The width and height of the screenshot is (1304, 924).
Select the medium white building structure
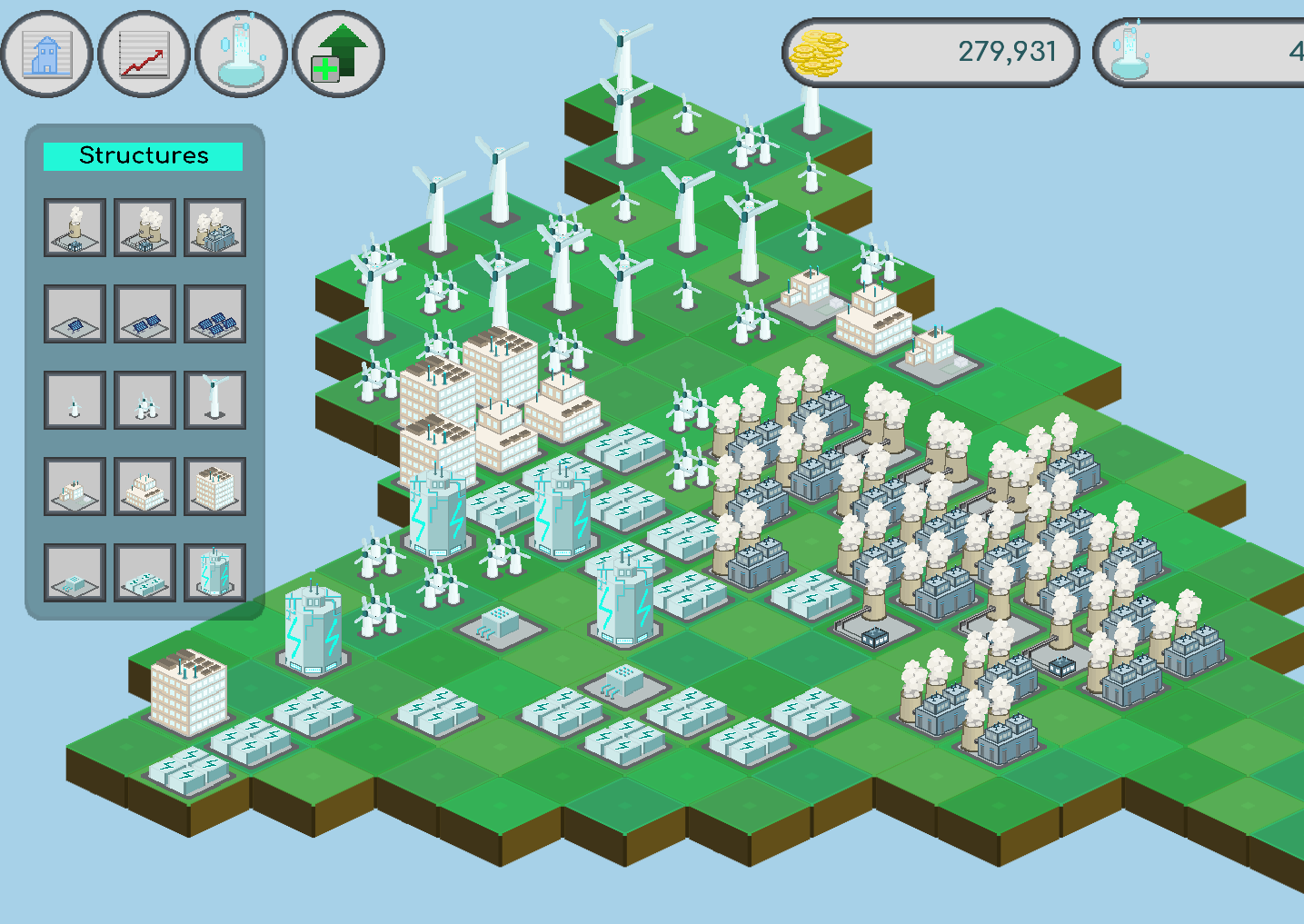tap(144, 486)
